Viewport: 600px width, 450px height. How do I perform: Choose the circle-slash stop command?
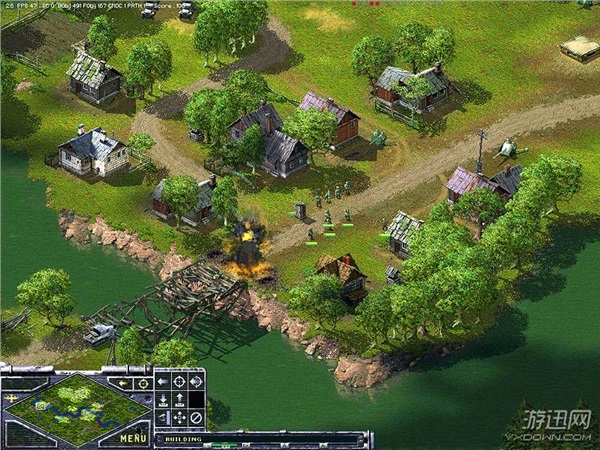click(x=196, y=417)
